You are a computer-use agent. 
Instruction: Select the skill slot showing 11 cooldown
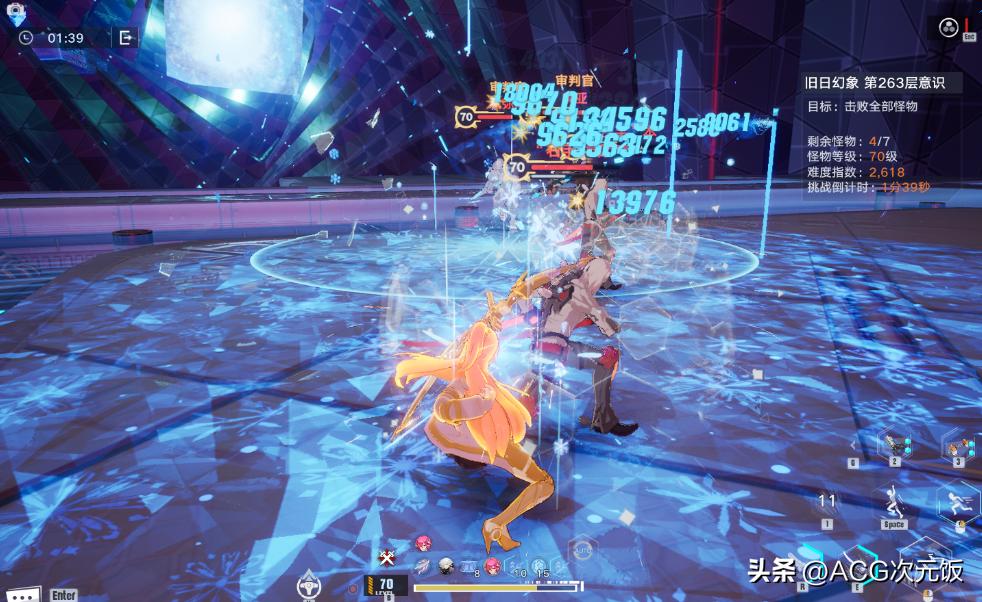(x=827, y=502)
